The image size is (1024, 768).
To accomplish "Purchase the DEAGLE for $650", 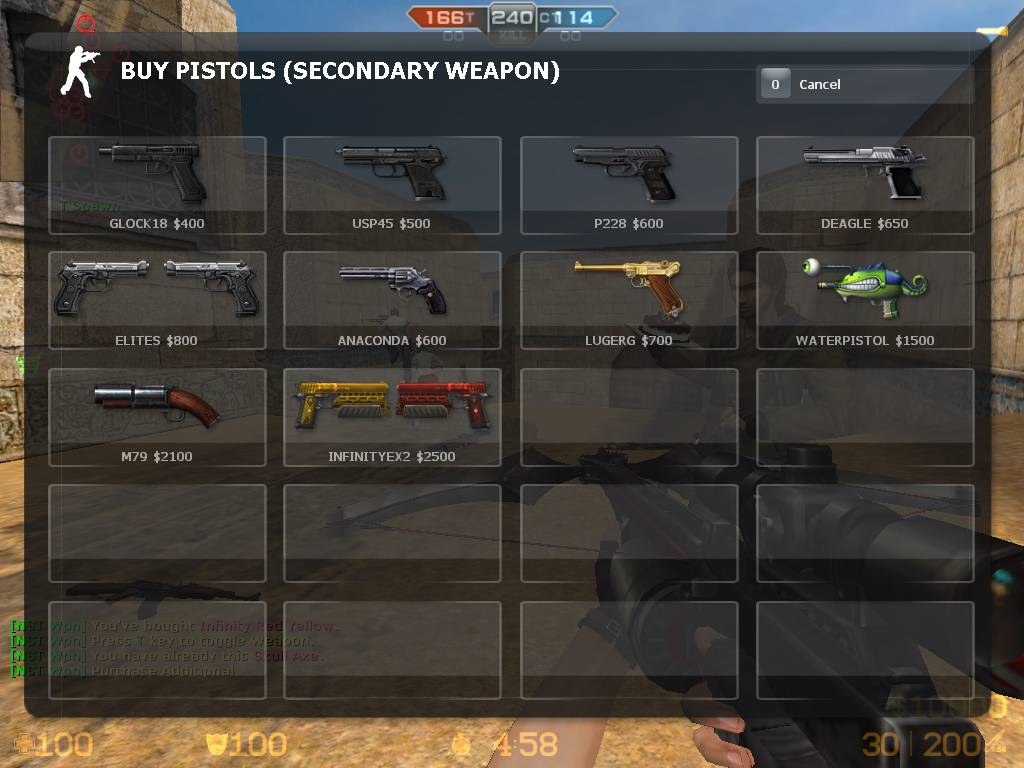I will pos(865,185).
